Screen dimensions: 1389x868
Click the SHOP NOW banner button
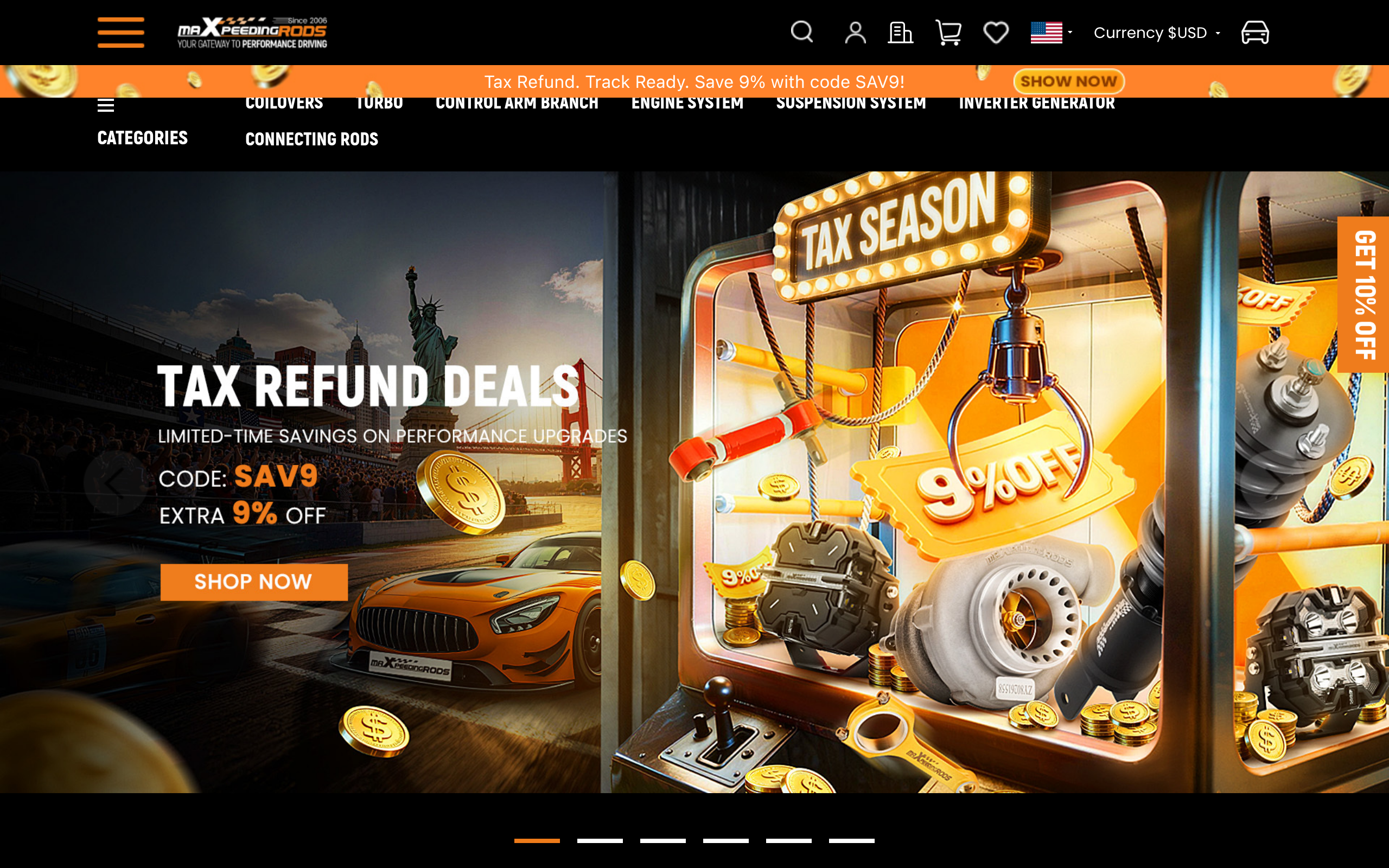point(254,582)
